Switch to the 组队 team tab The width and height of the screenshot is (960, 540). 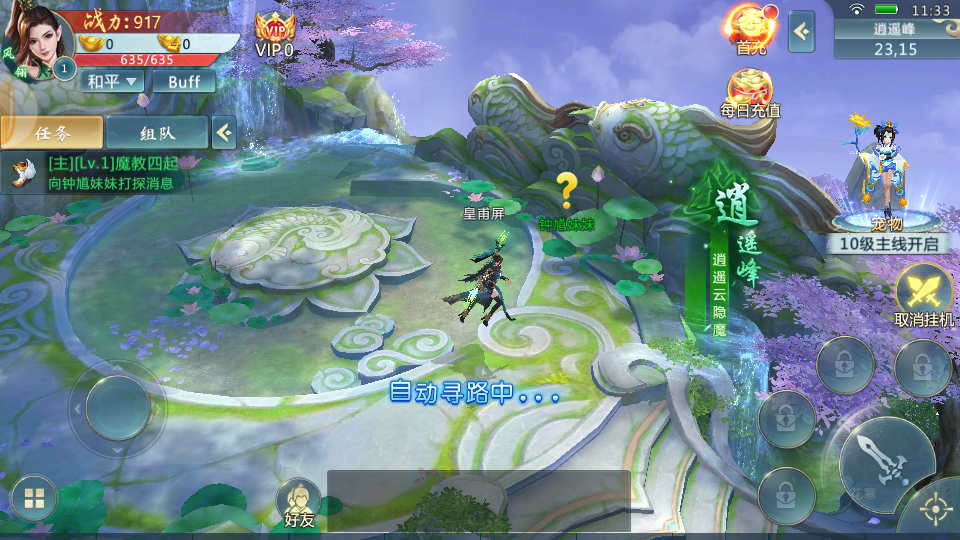tap(156, 132)
